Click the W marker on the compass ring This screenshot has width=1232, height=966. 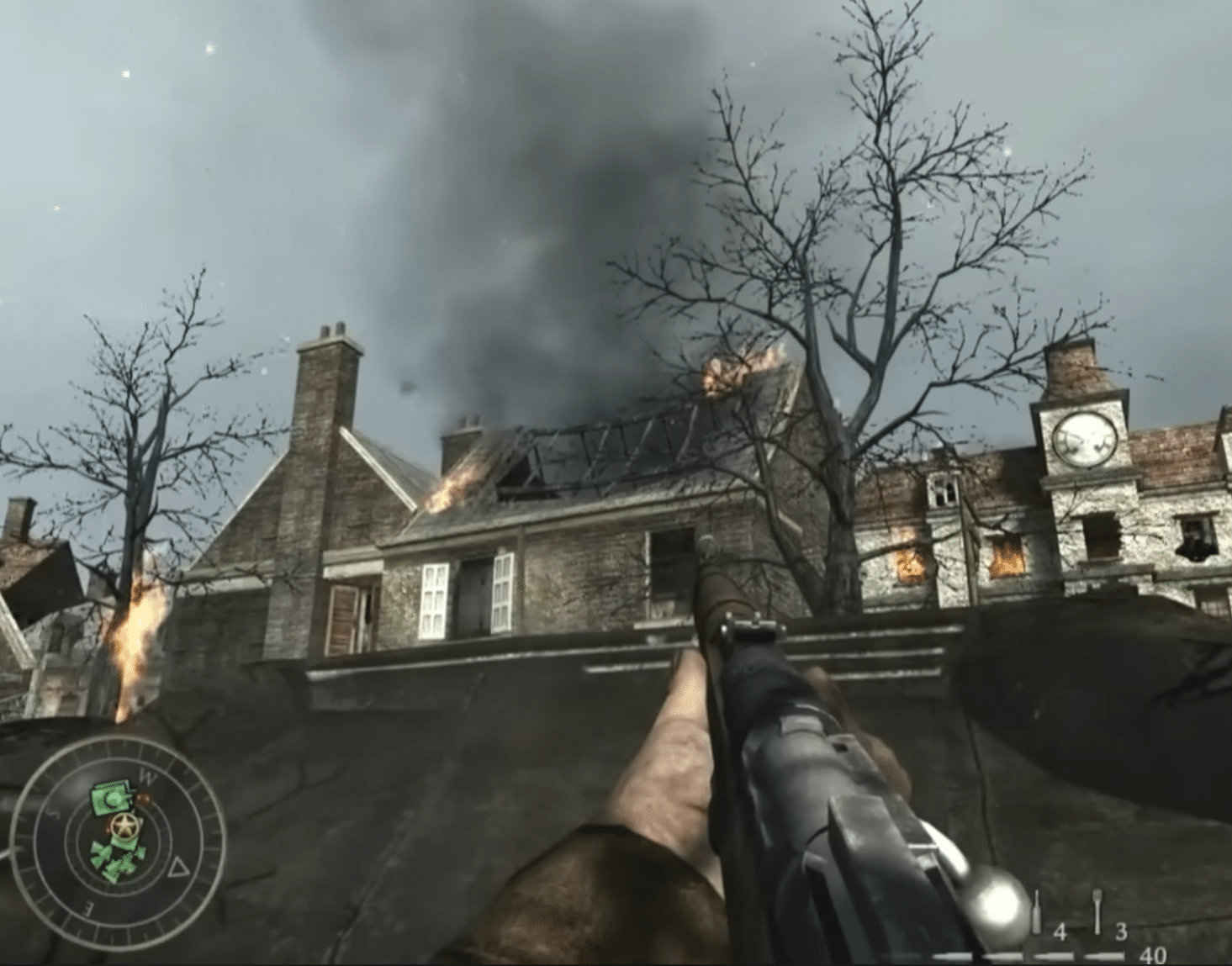149,775
